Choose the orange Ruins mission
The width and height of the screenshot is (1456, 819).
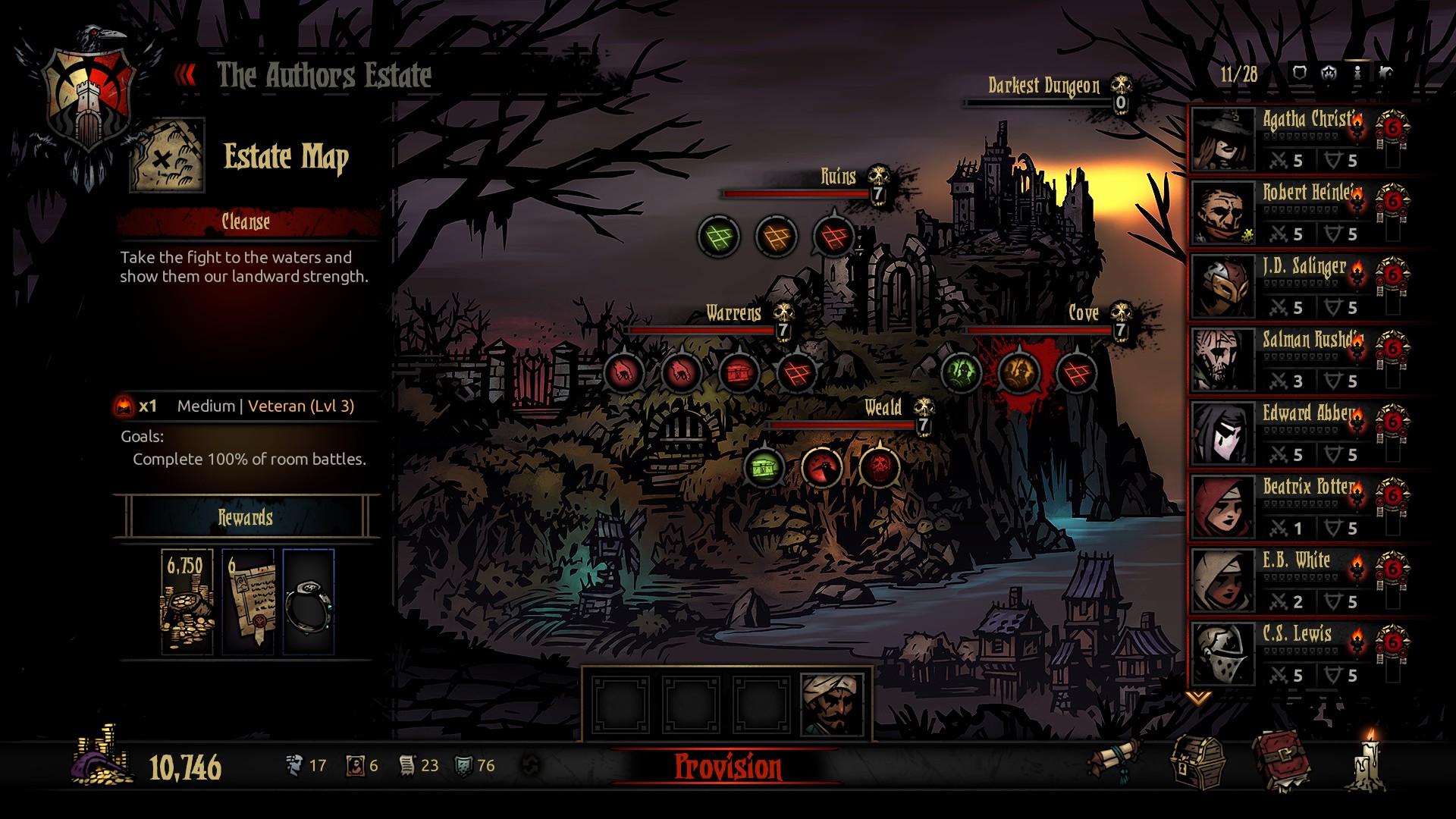[x=776, y=237]
